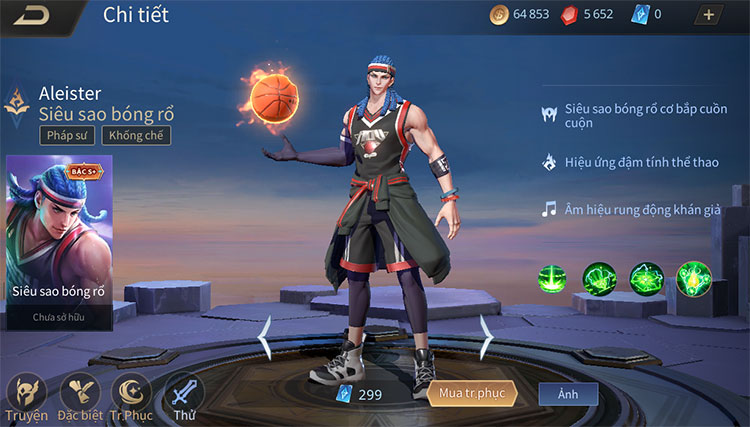Screen dimensions: 750x427
Task: Click the Khống chế role tag
Action: click(x=140, y=136)
